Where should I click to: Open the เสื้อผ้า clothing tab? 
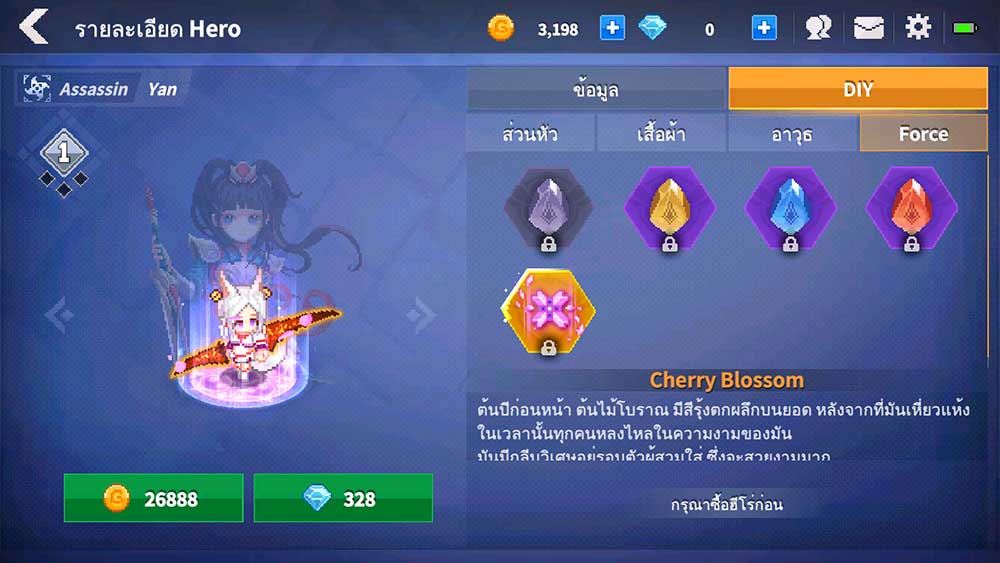click(661, 134)
